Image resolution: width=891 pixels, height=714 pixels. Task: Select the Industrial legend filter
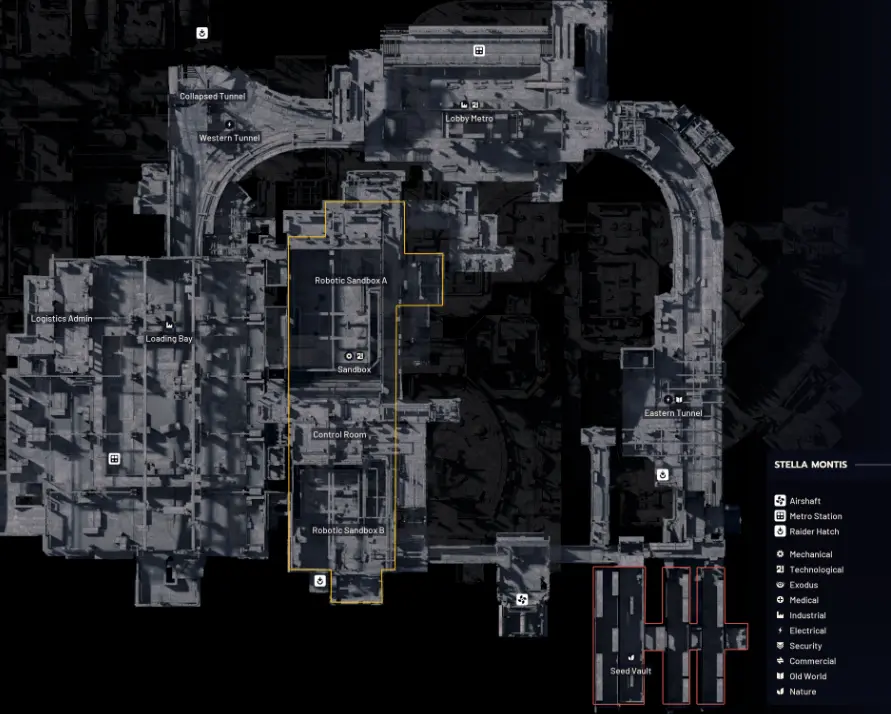pos(807,616)
